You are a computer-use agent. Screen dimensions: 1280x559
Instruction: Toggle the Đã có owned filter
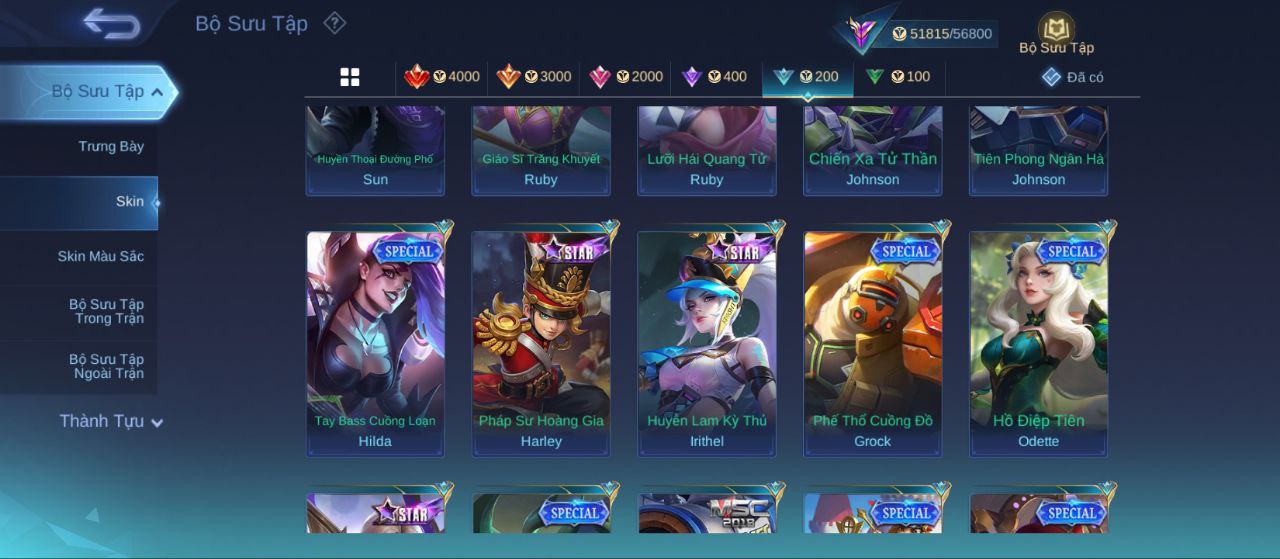[1072, 77]
